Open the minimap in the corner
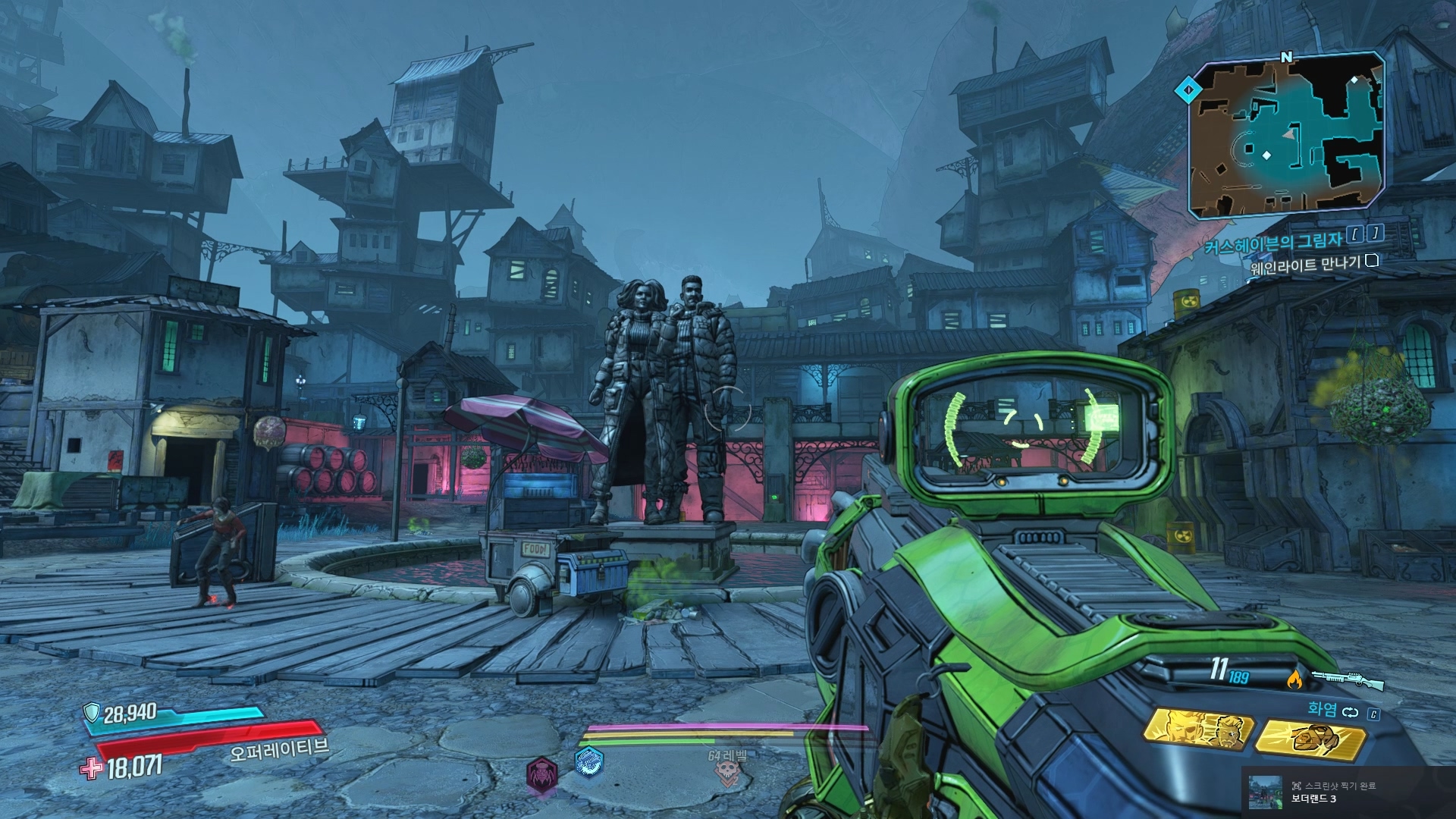The height and width of the screenshot is (819, 1456). 1285,136
